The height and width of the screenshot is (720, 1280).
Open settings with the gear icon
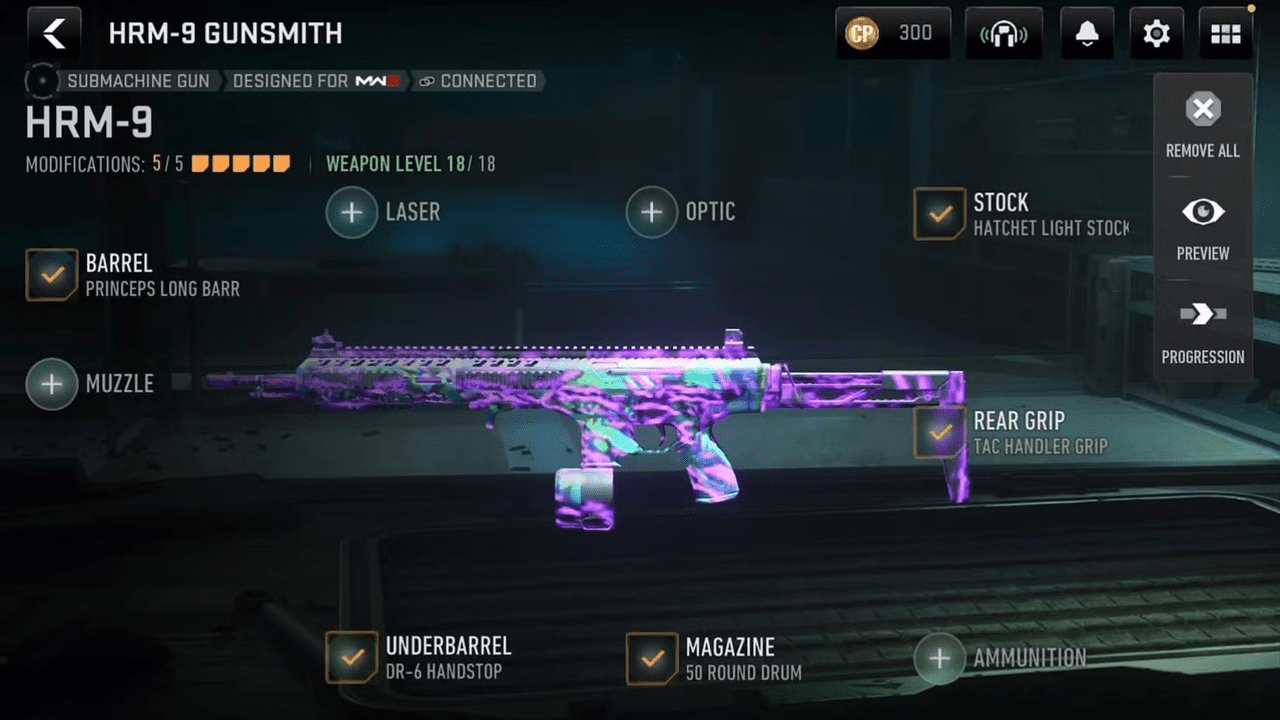pyautogui.click(x=1156, y=34)
